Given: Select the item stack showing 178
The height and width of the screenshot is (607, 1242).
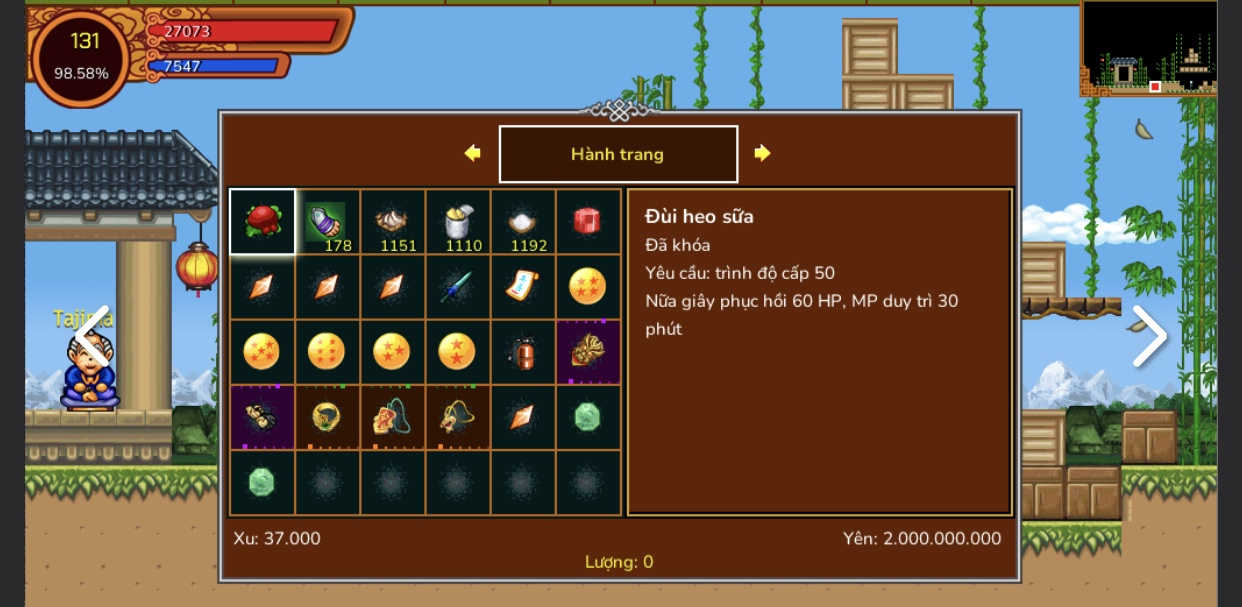Looking at the screenshot, I should pos(327,221).
